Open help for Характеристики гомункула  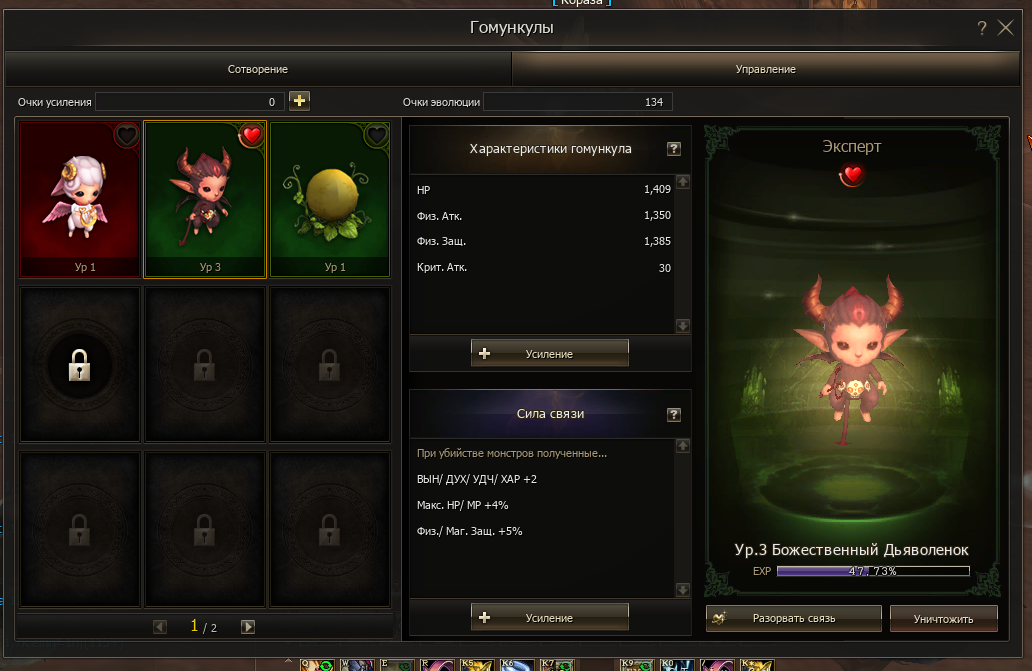click(674, 149)
